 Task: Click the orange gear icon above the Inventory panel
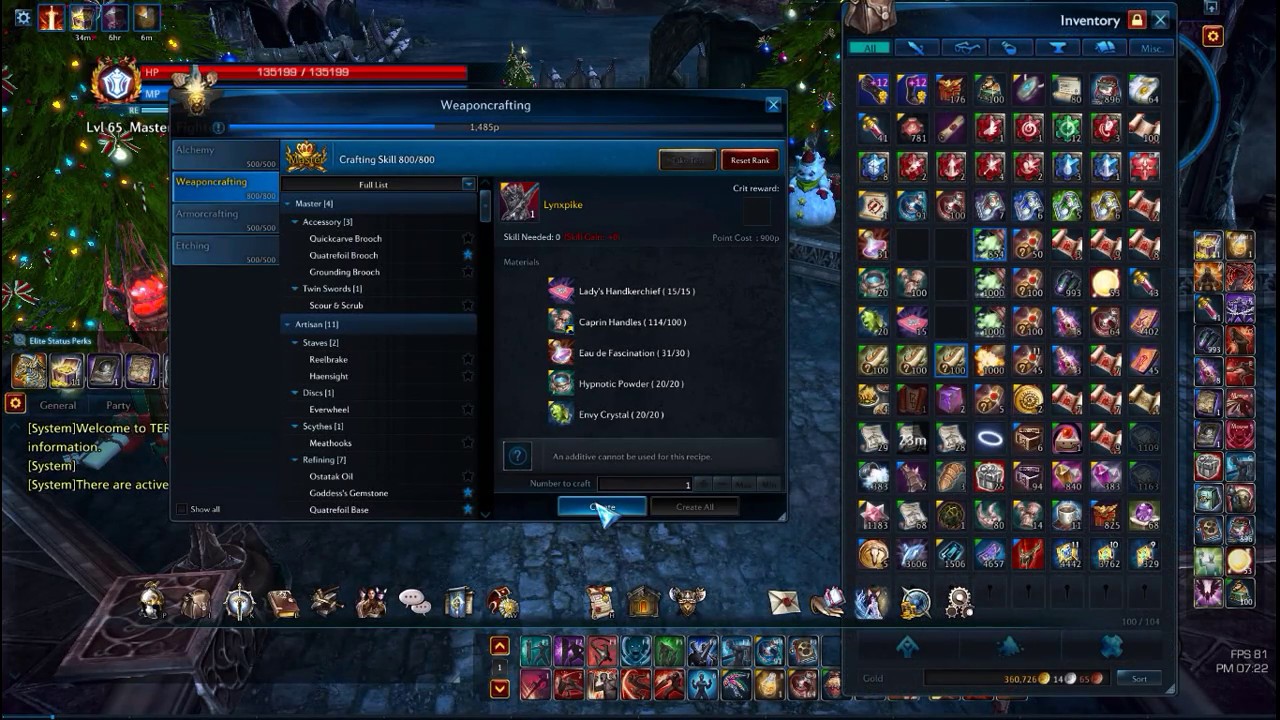1212,36
